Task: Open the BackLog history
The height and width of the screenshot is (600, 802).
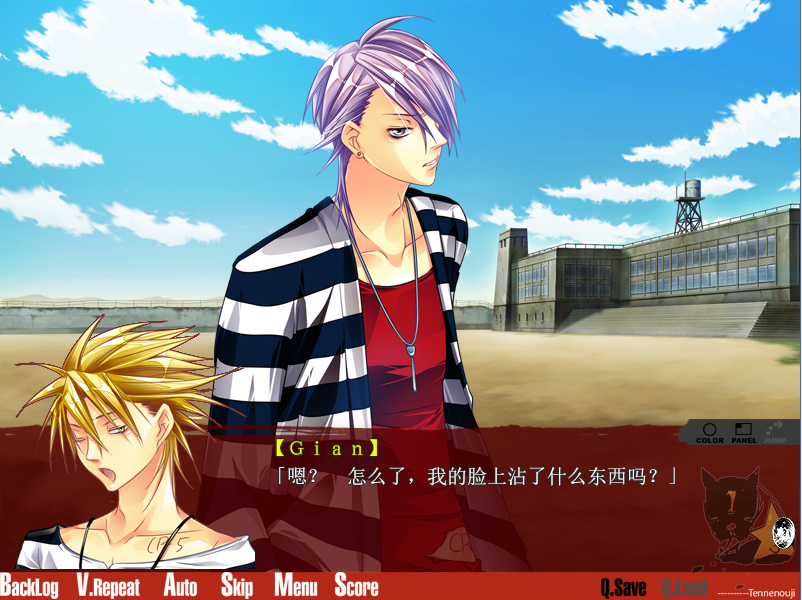Action: click(x=29, y=586)
